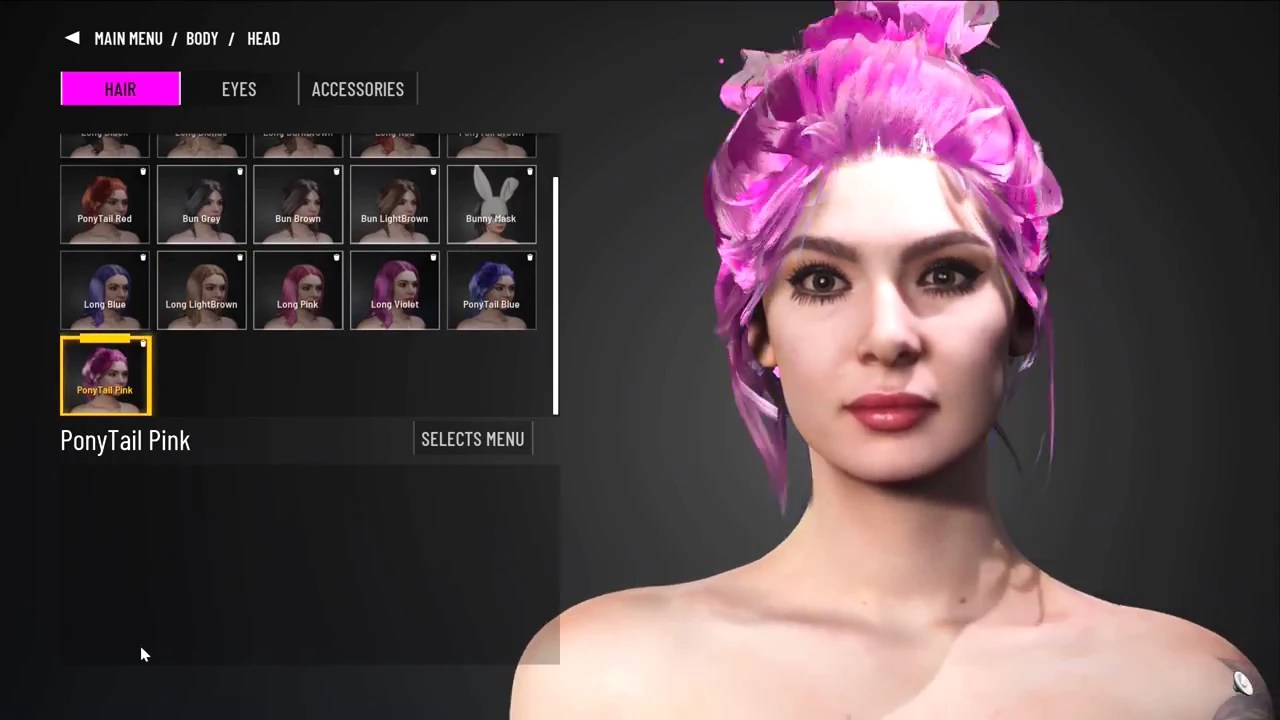
Task: Choose the Long Violet hairstyle
Action: [394, 290]
